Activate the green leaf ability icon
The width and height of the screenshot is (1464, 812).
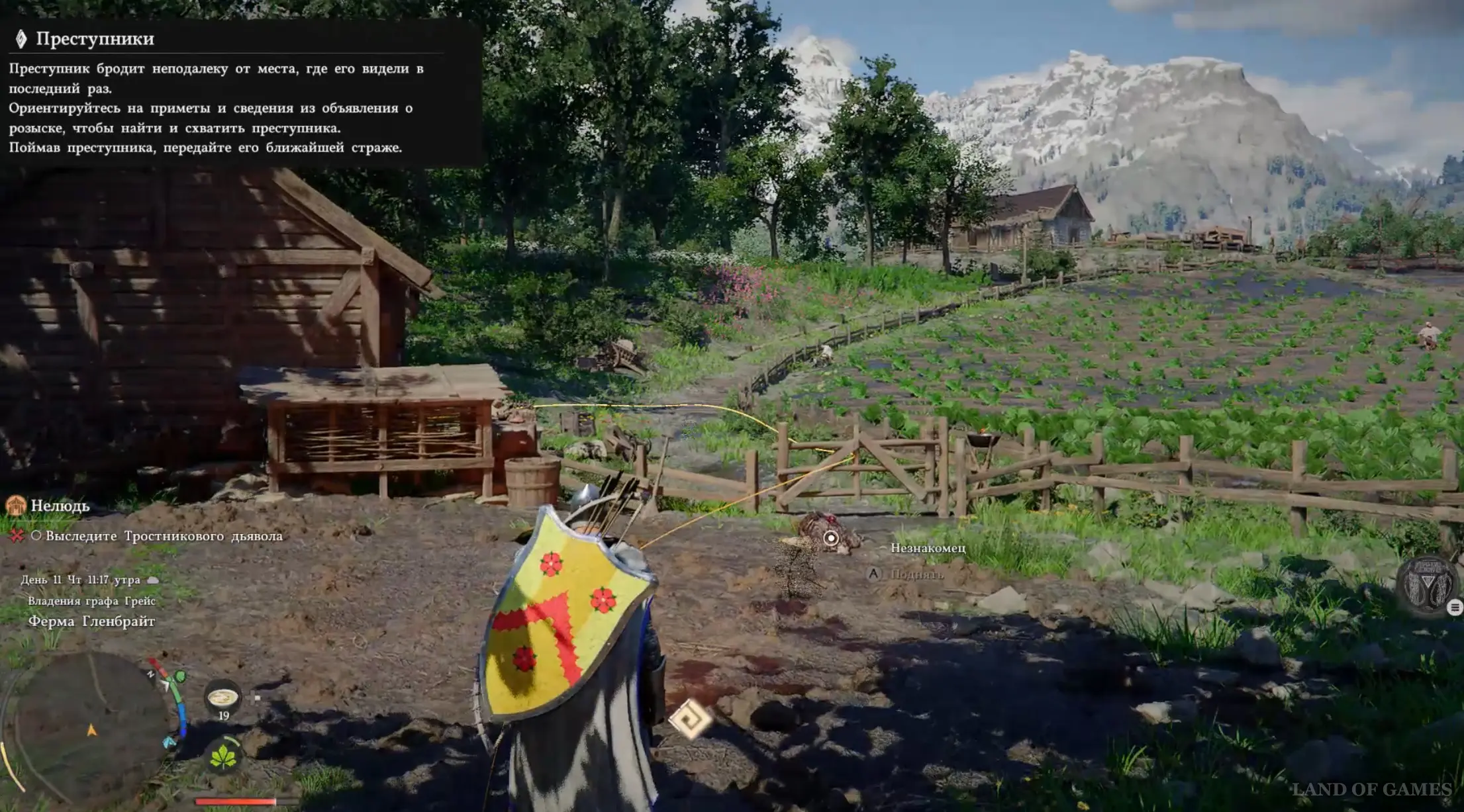(223, 757)
